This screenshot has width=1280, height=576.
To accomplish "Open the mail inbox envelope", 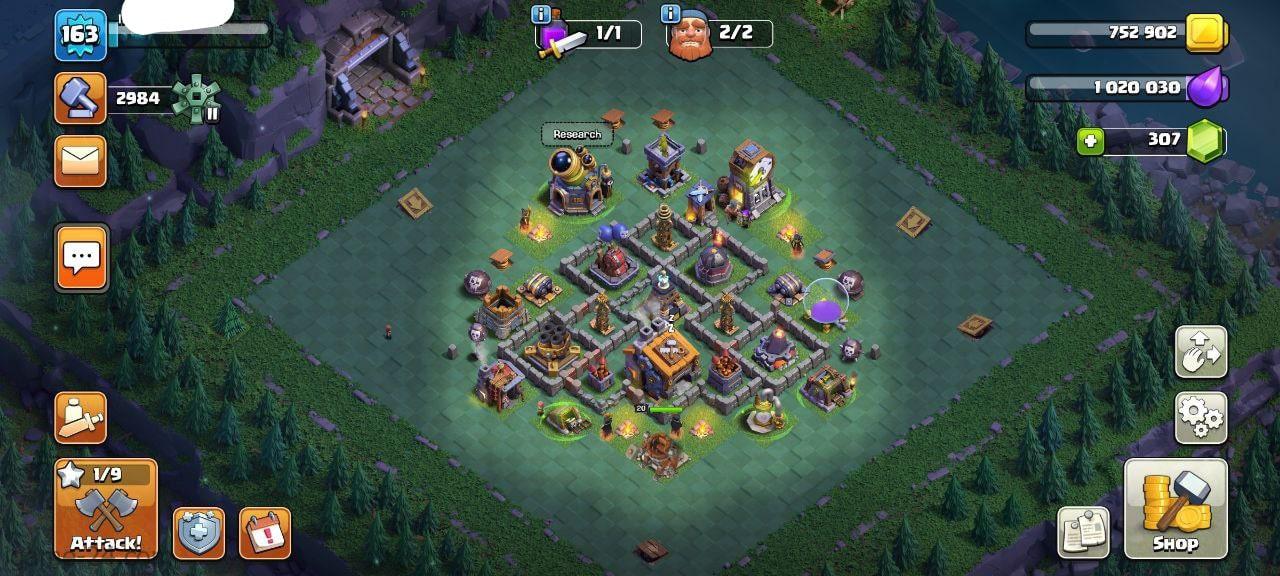I will point(80,161).
